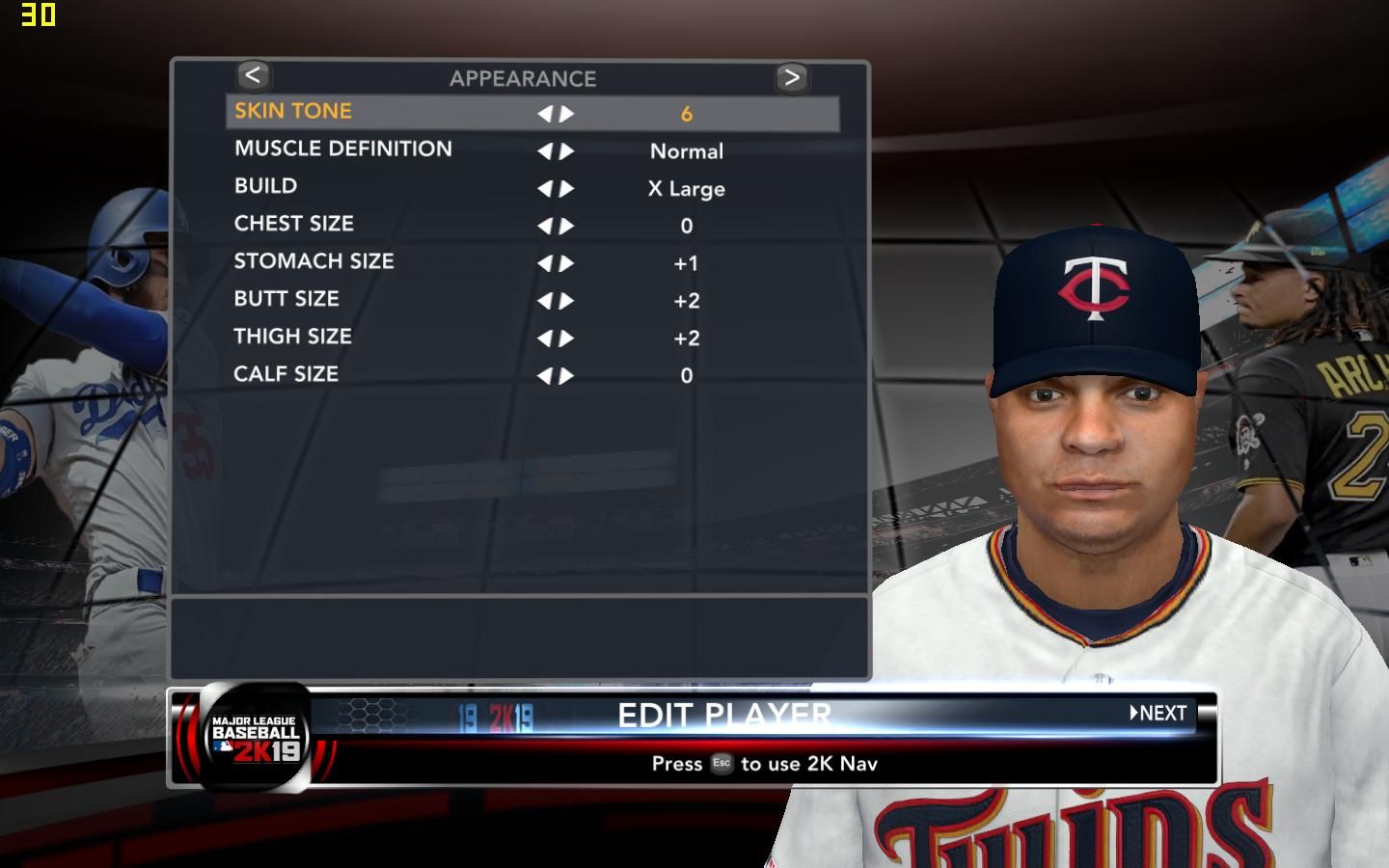Decrease Build size with left arrow
Image resolution: width=1389 pixels, height=868 pixels.
[545, 189]
